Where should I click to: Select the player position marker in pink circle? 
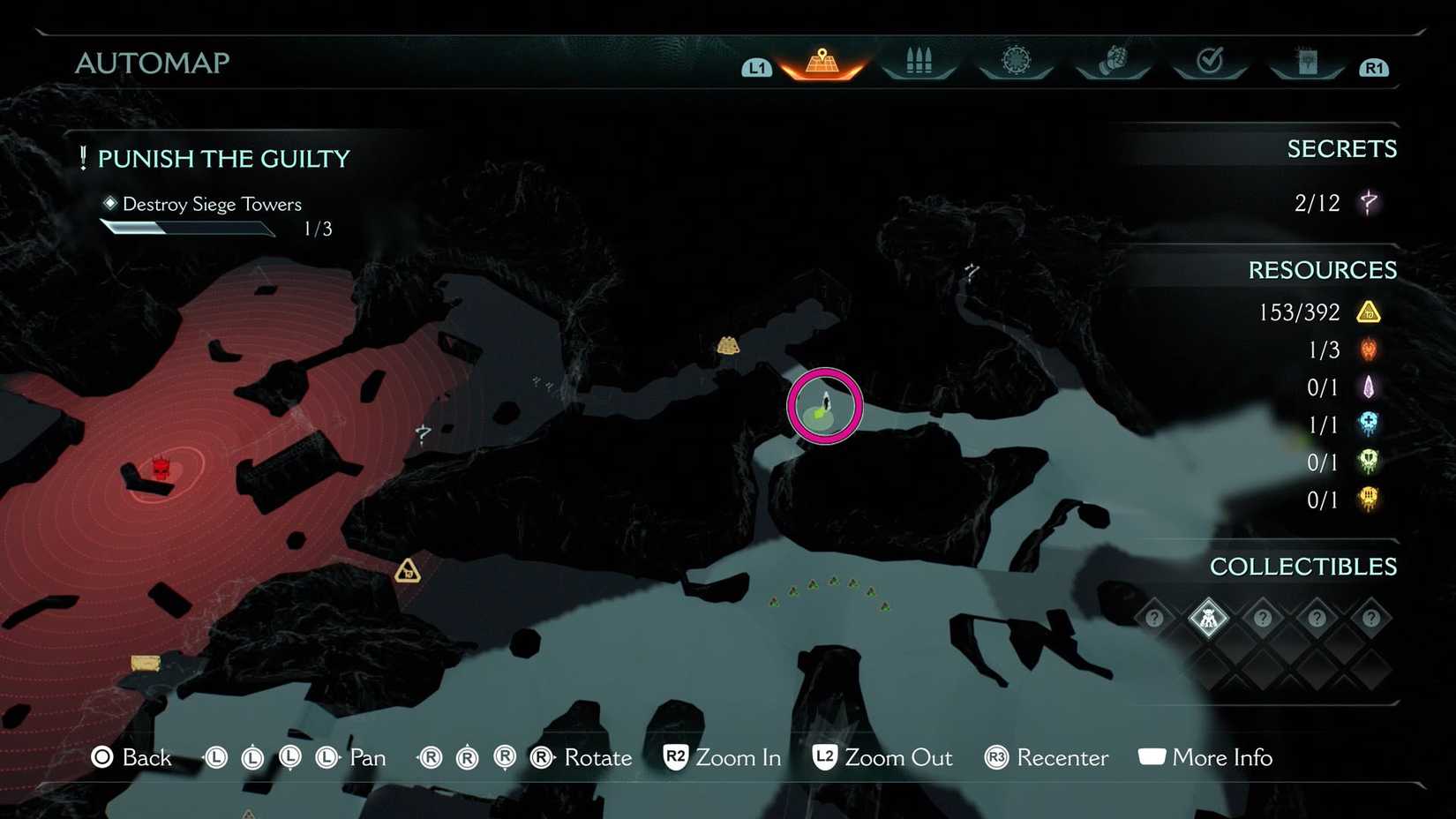tap(823, 406)
